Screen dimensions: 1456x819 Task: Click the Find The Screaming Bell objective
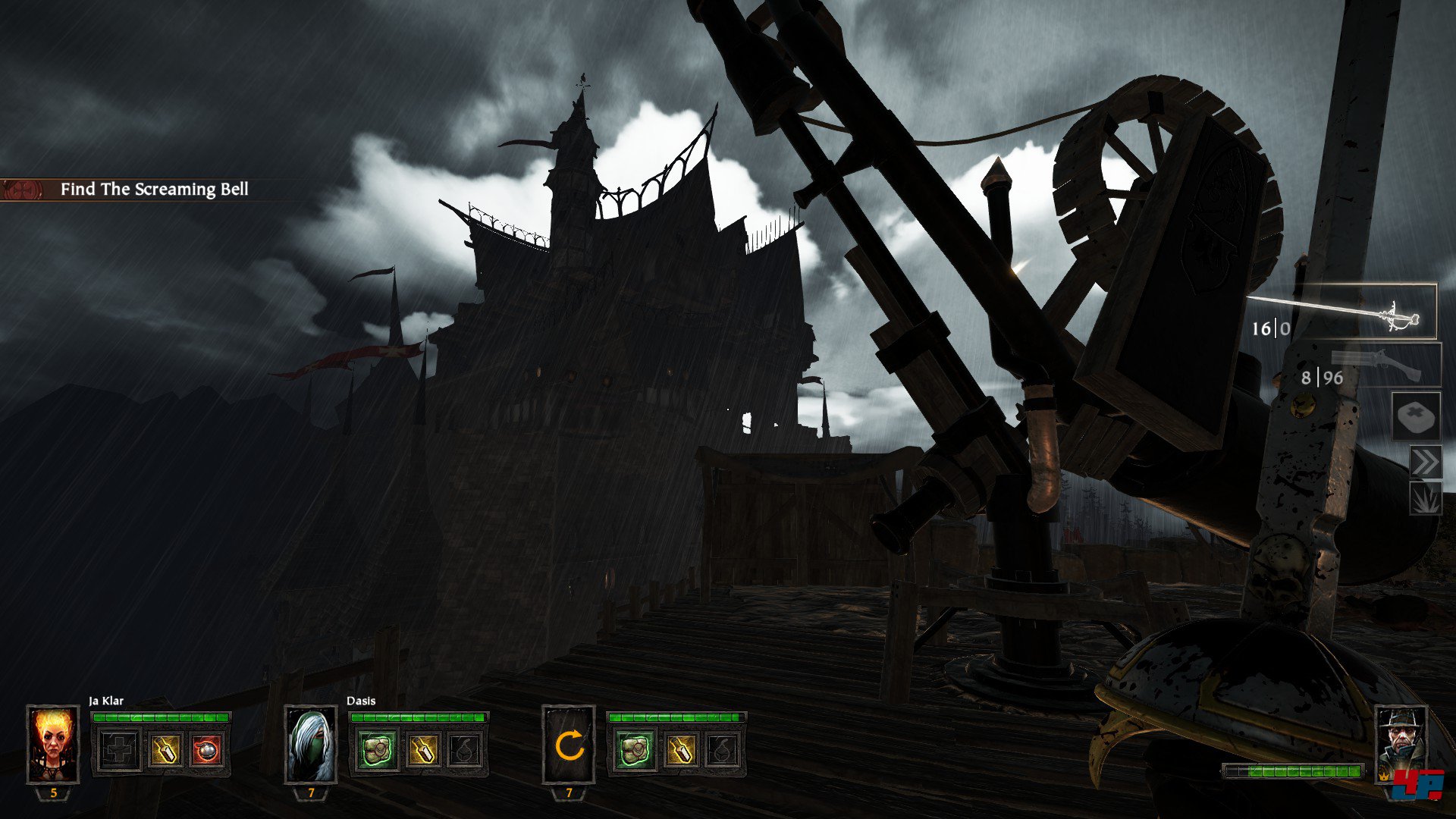[154, 190]
